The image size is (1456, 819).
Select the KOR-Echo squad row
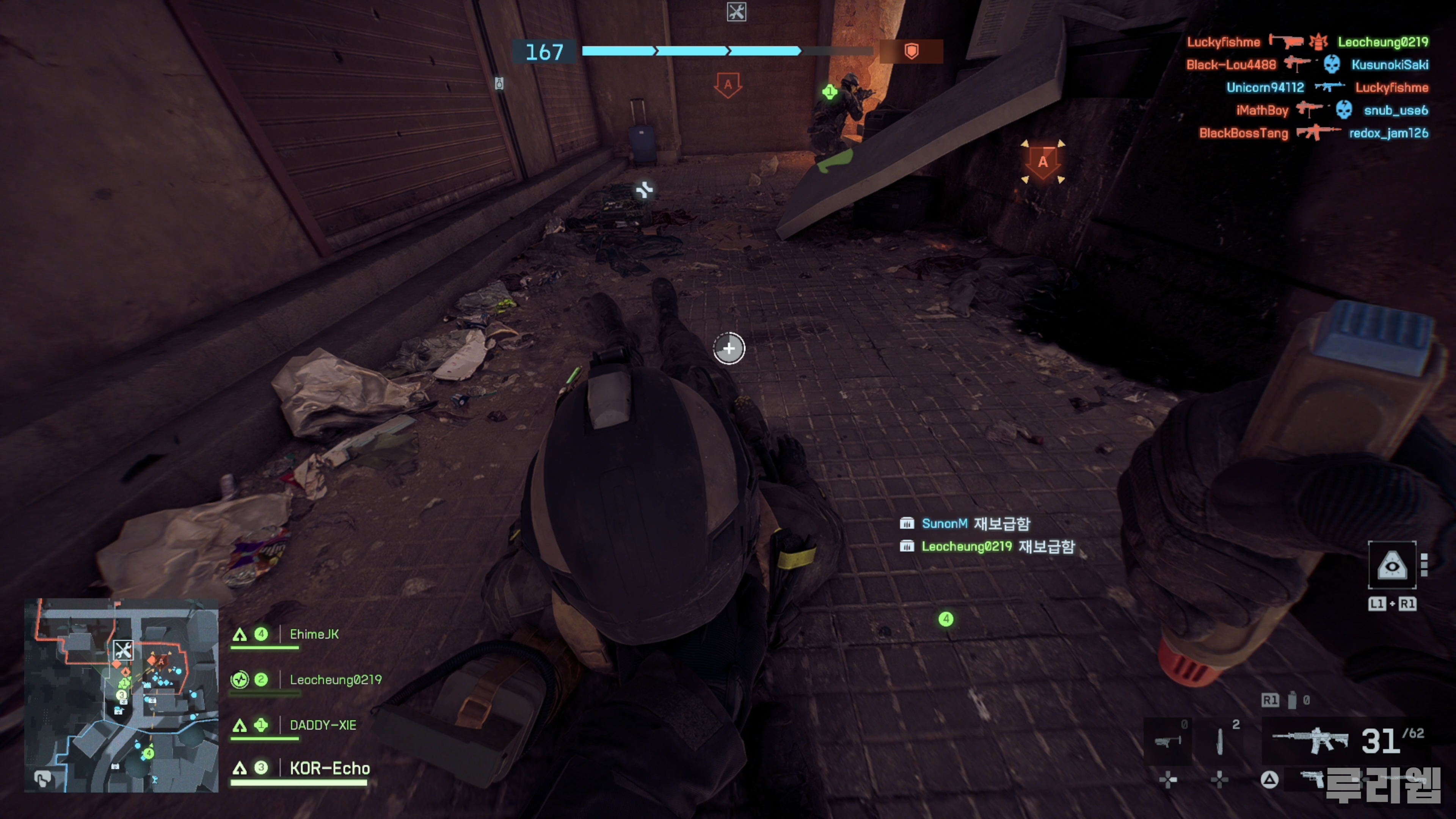coord(329,768)
